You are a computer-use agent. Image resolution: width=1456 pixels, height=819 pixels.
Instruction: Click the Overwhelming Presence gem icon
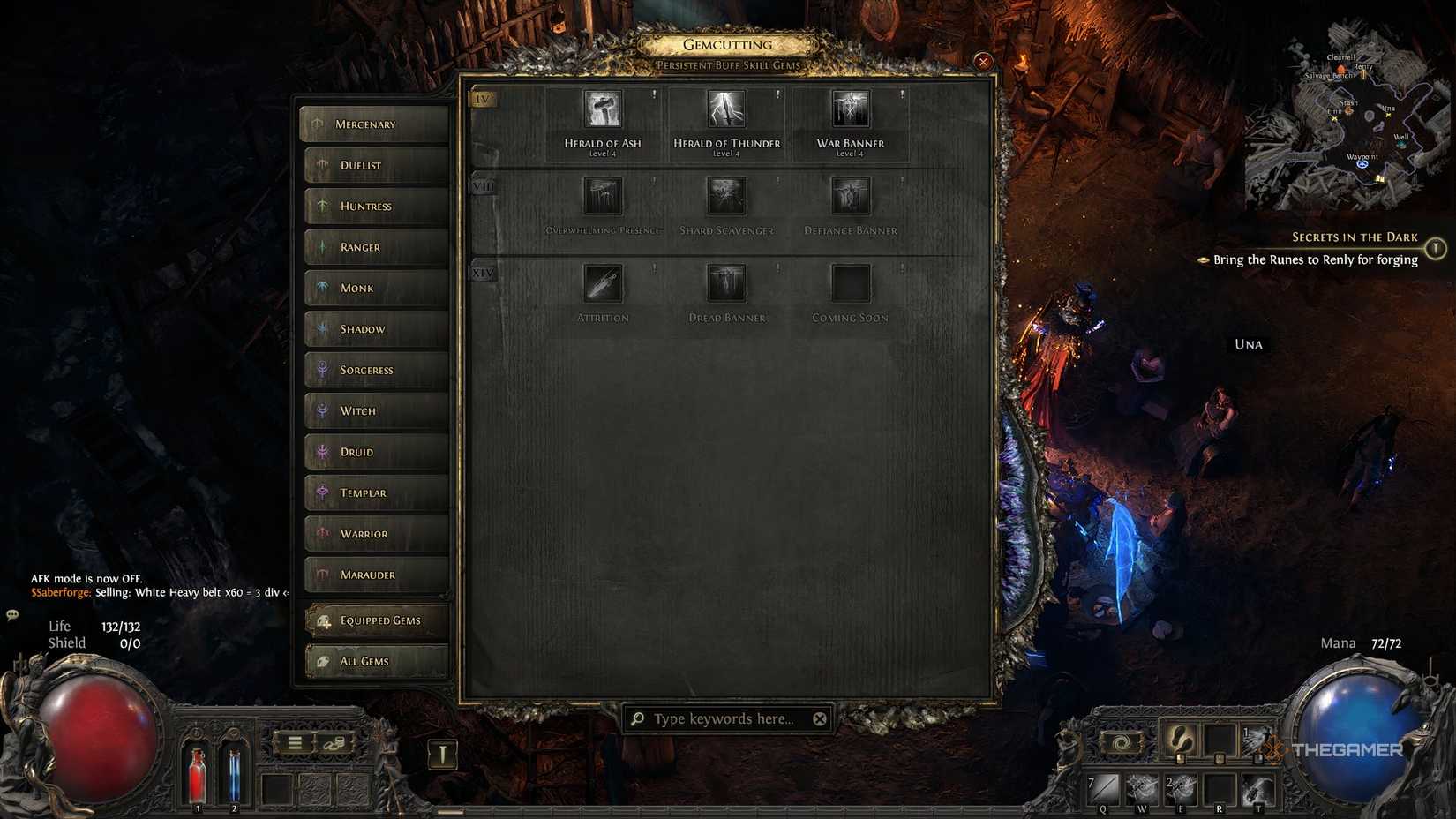tap(603, 196)
